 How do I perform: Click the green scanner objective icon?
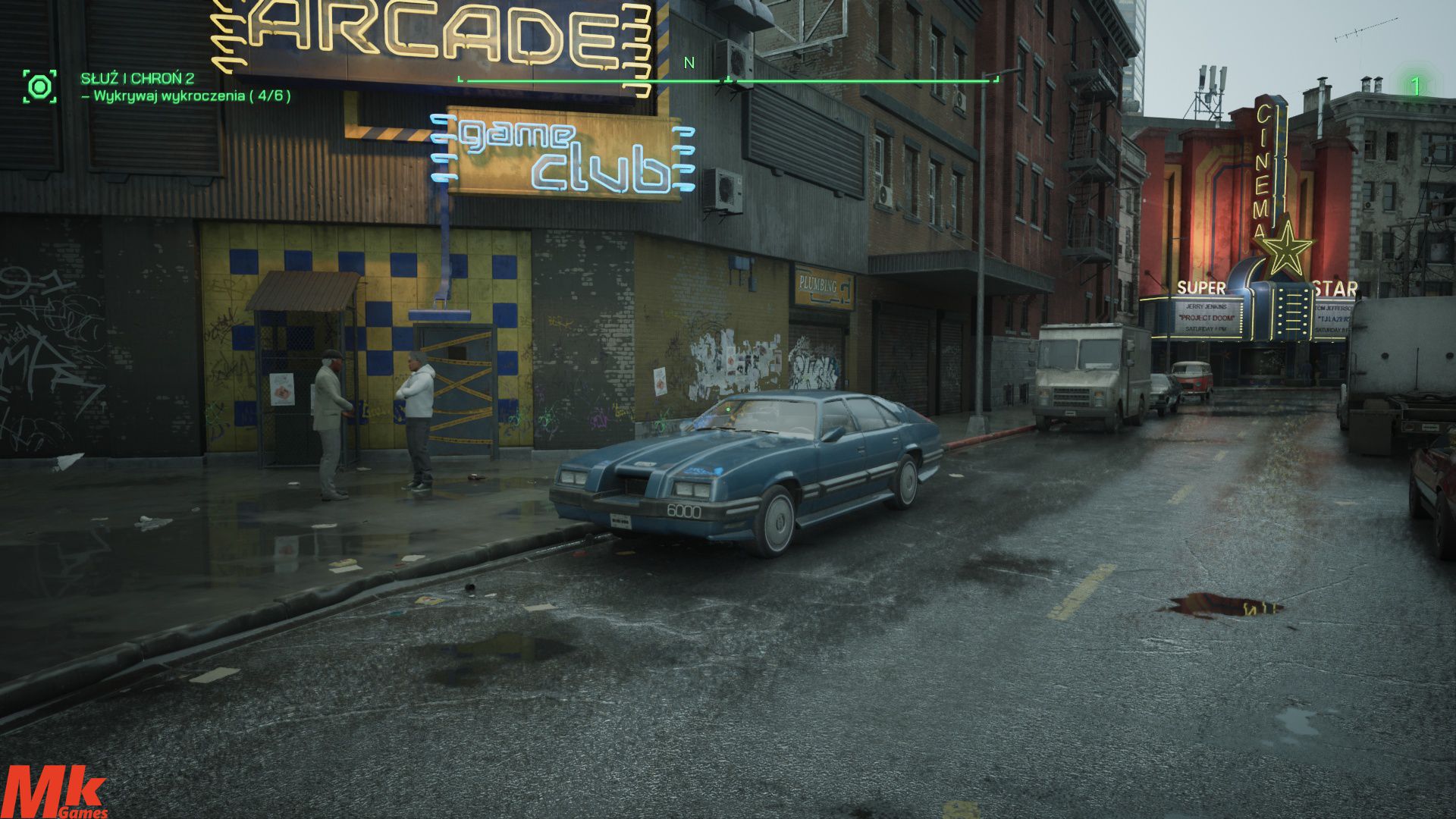[x=39, y=86]
